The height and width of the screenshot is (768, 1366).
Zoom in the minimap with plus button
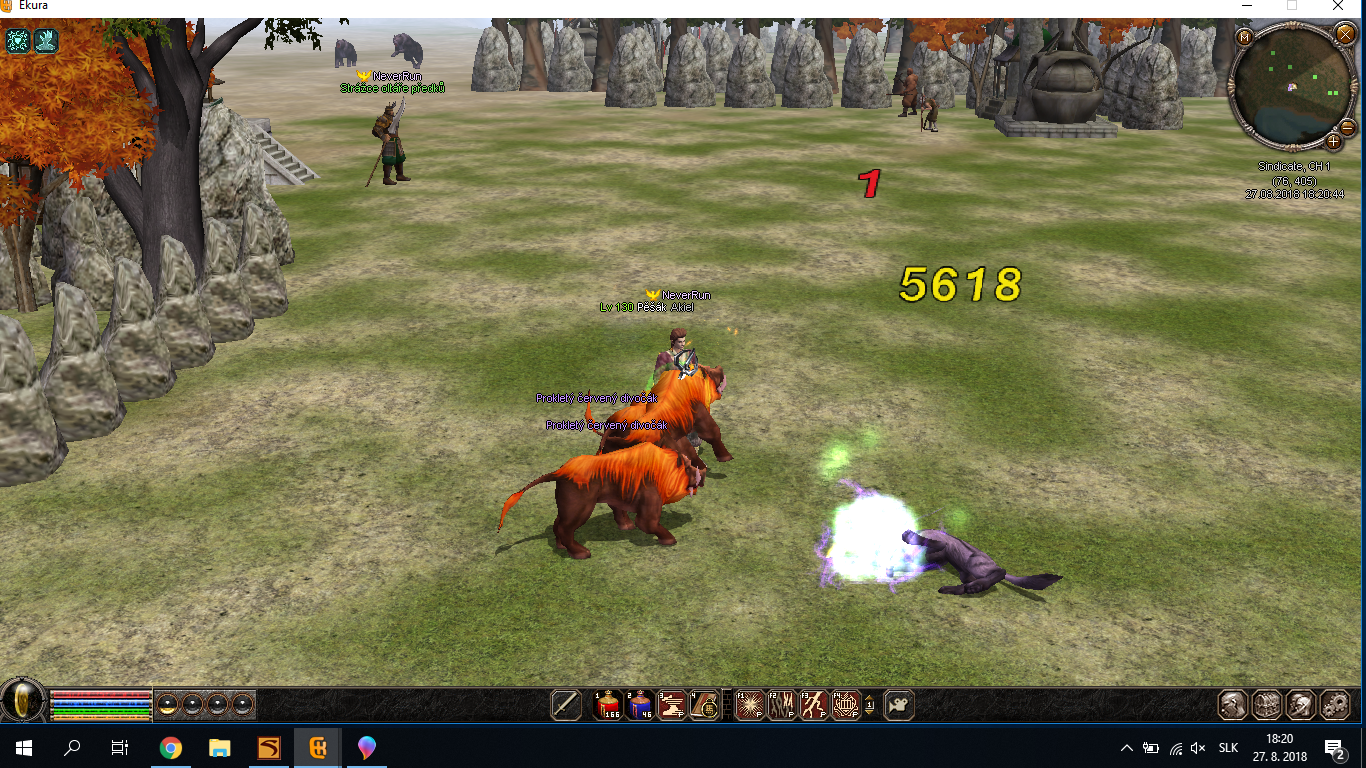[1334, 141]
